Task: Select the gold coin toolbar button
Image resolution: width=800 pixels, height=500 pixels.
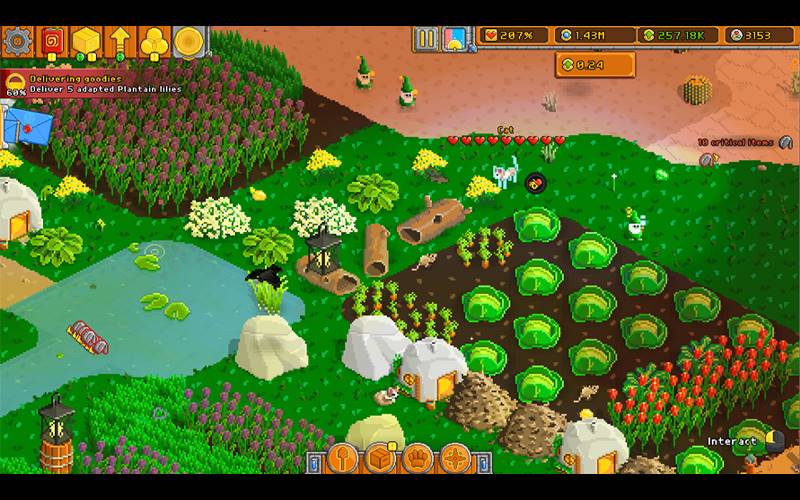Action: pyautogui.click(x=188, y=41)
